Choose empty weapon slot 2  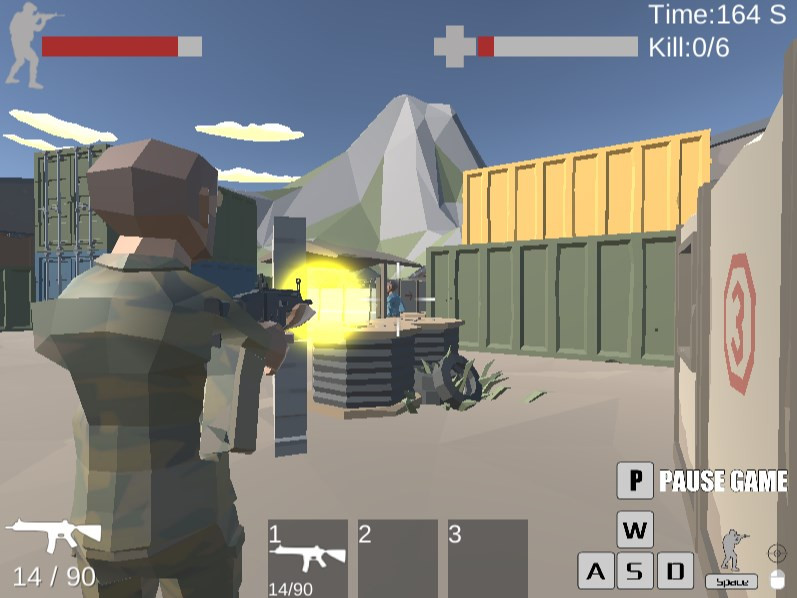coord(398,558)
